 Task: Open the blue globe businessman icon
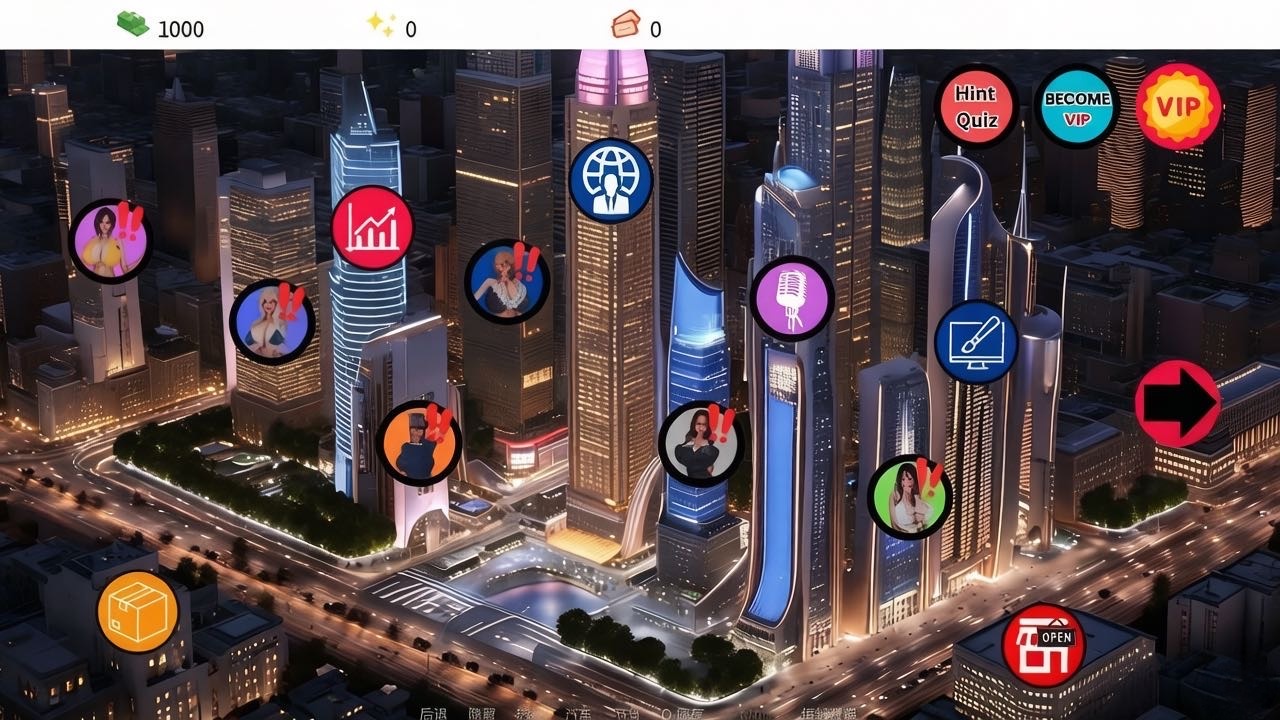click(x=610, y=181)
